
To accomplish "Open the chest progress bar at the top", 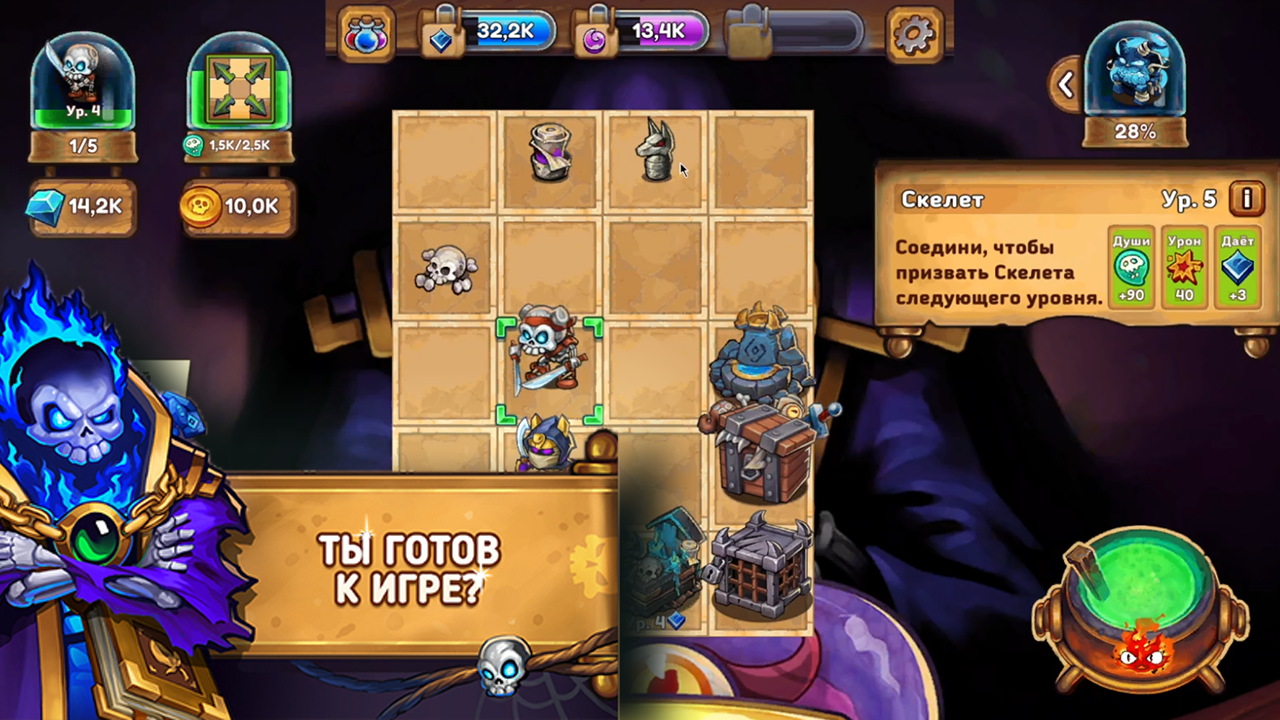I will pos(795,30).
